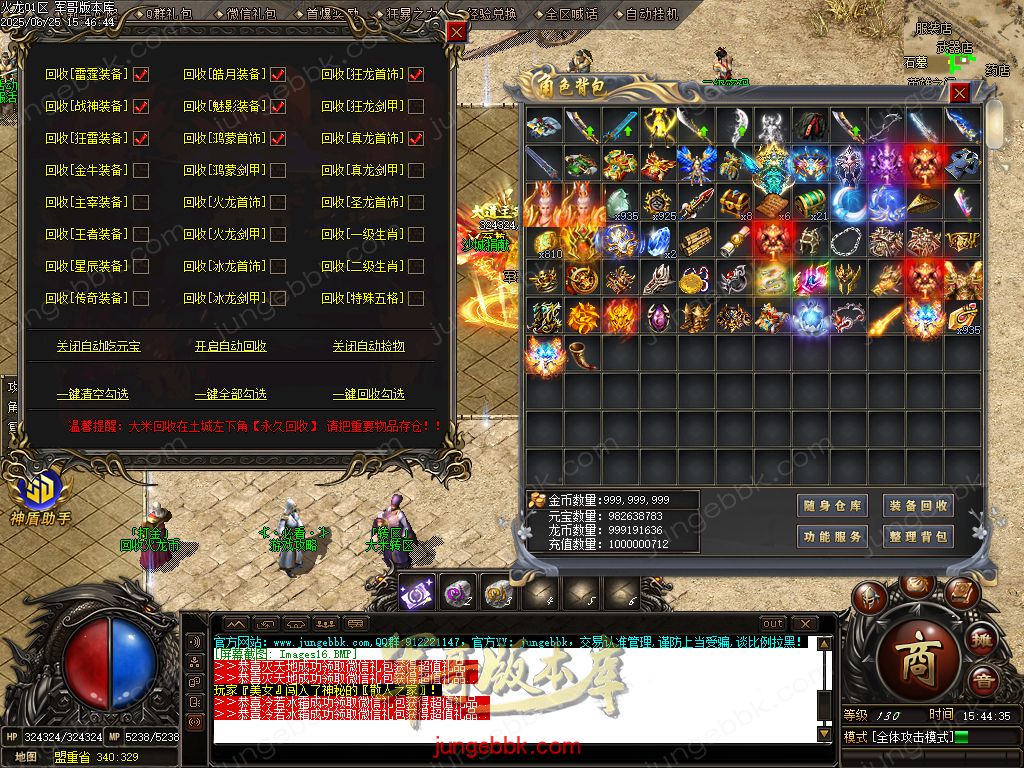Choose 一键清空勾选 to clear all checks
This screenshot has width=1024, height=768.
pos(93,394)
